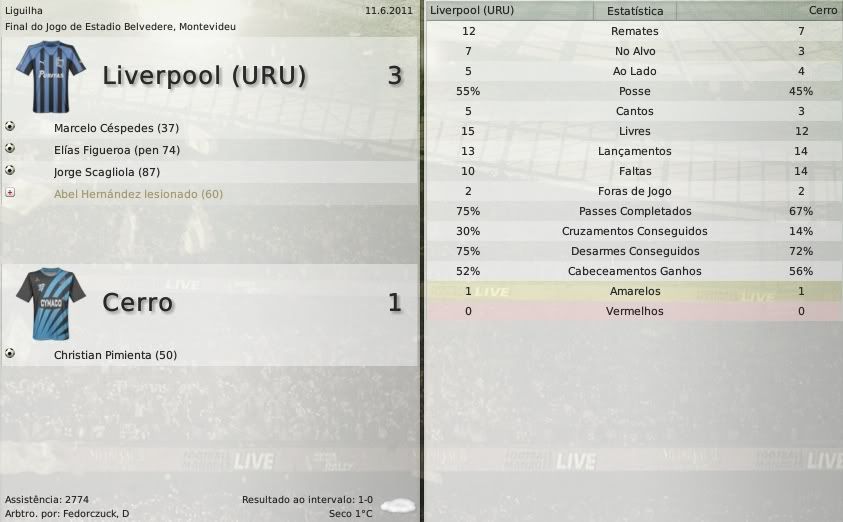Open Jorge Scagliola's player entry
Viewport: 843px width, 522px height.
pyautogui.click(x=117, y=172)
